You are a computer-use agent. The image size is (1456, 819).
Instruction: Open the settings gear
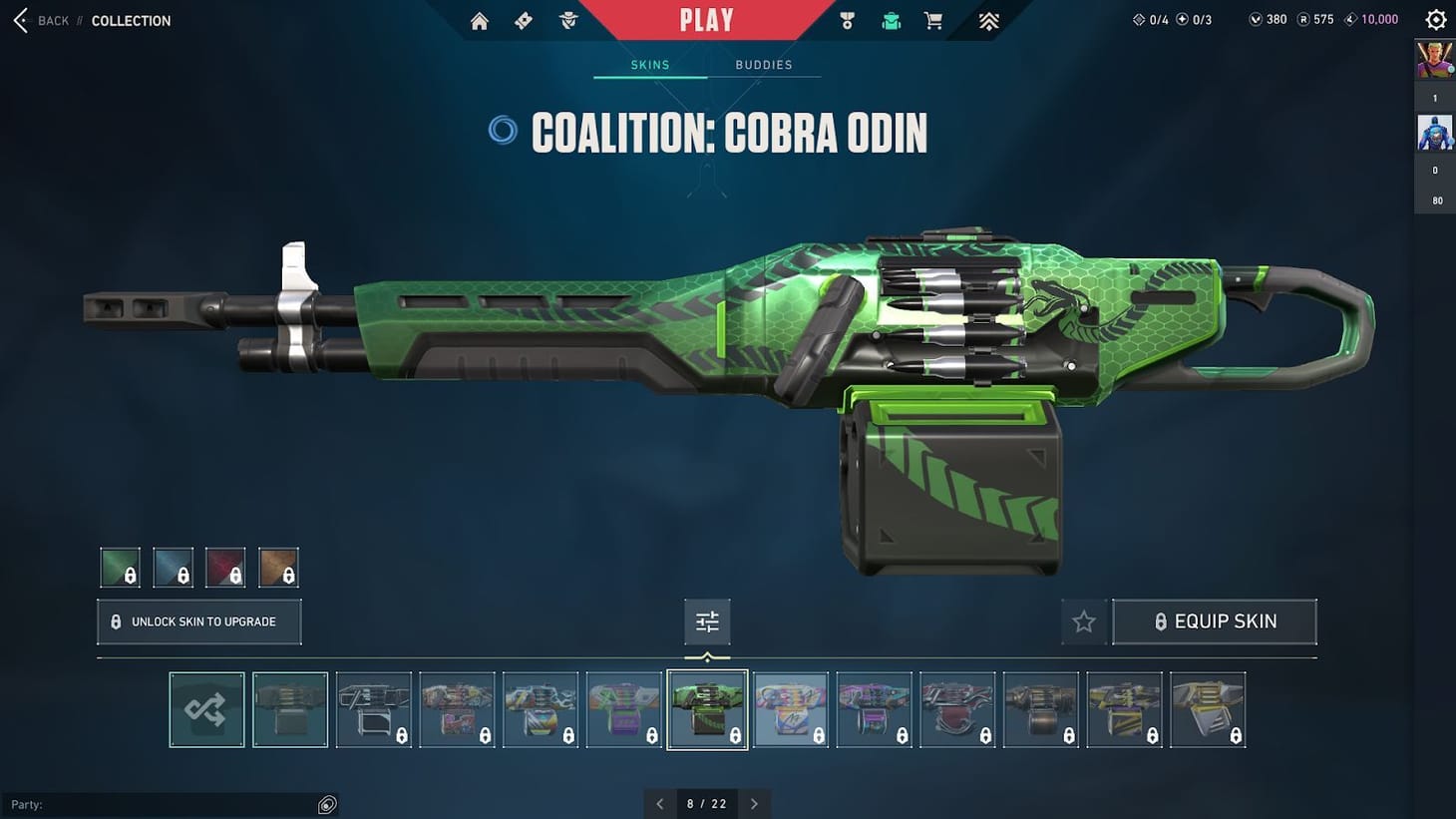[x=1435, y=19]
